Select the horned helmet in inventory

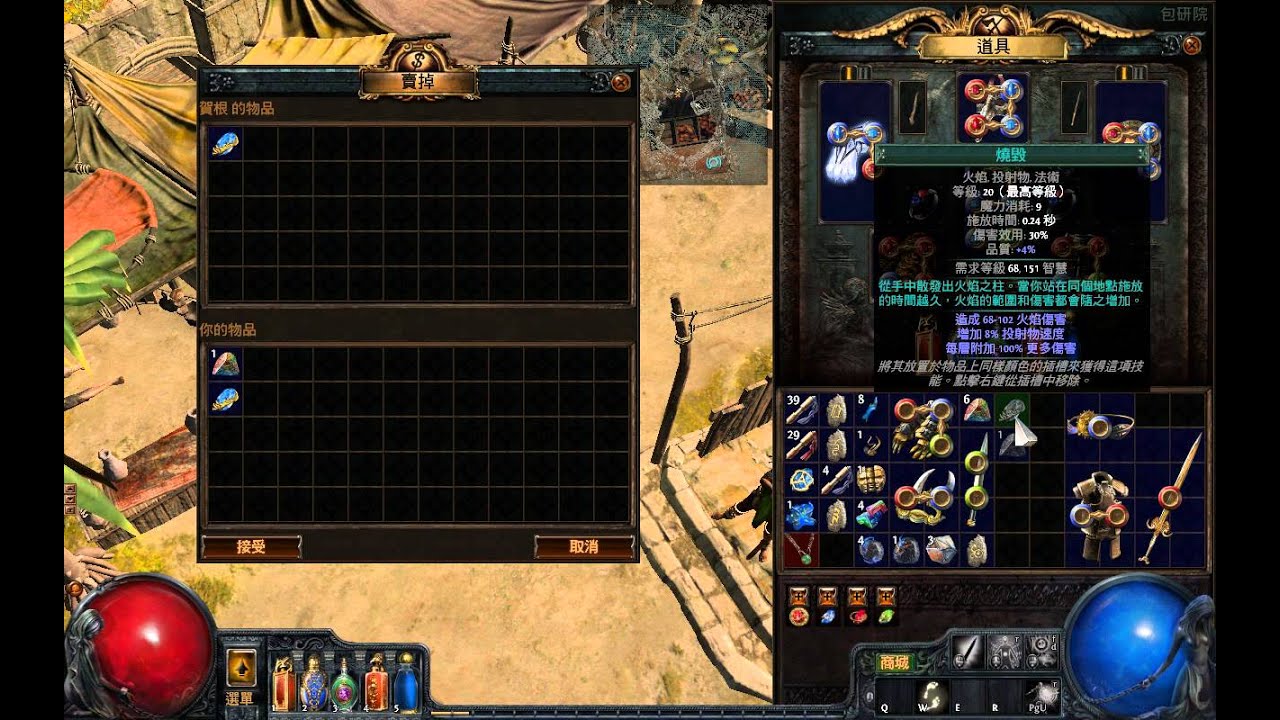(x=923, y=497)
